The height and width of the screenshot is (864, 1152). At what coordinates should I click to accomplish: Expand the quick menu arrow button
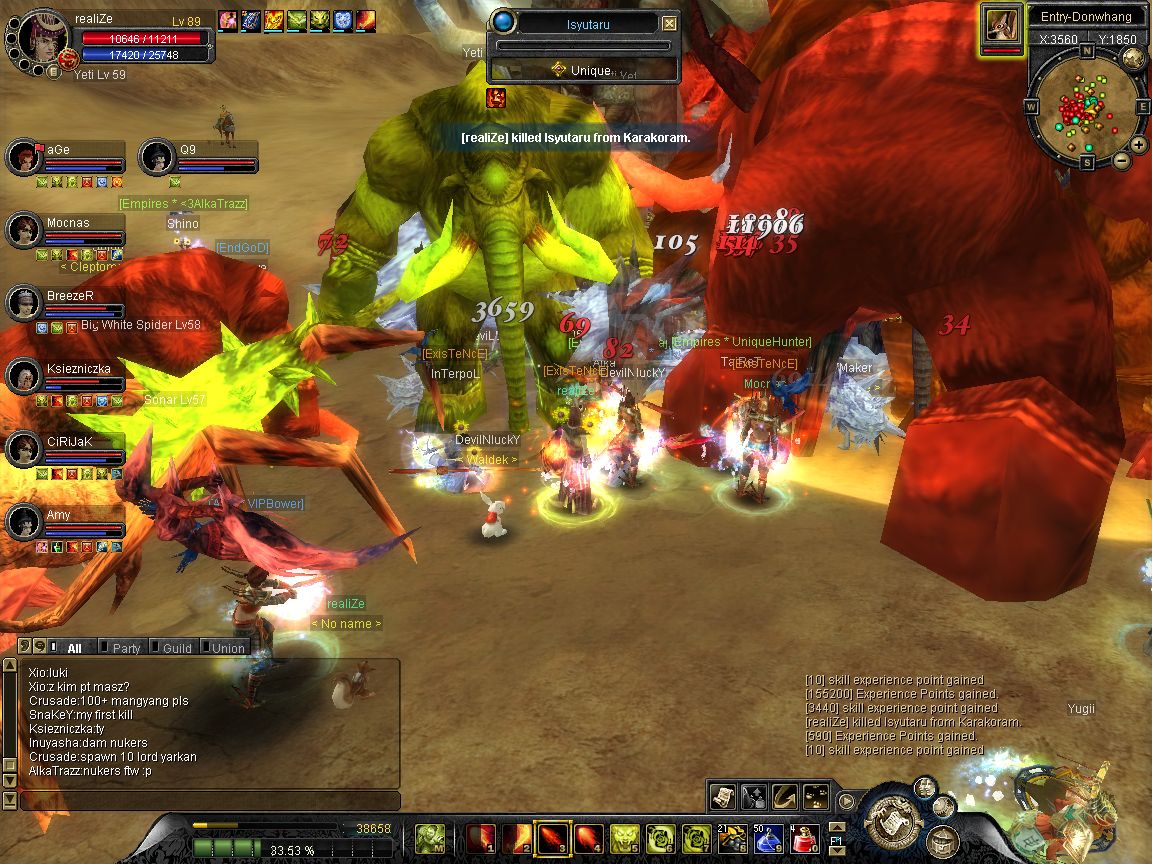[x=847, y=800]
